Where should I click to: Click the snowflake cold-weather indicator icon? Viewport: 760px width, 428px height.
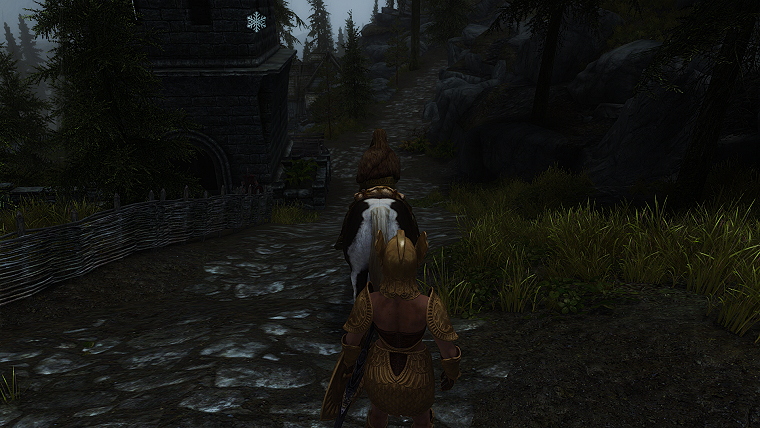pyautogui.click(x=257, y=22)
